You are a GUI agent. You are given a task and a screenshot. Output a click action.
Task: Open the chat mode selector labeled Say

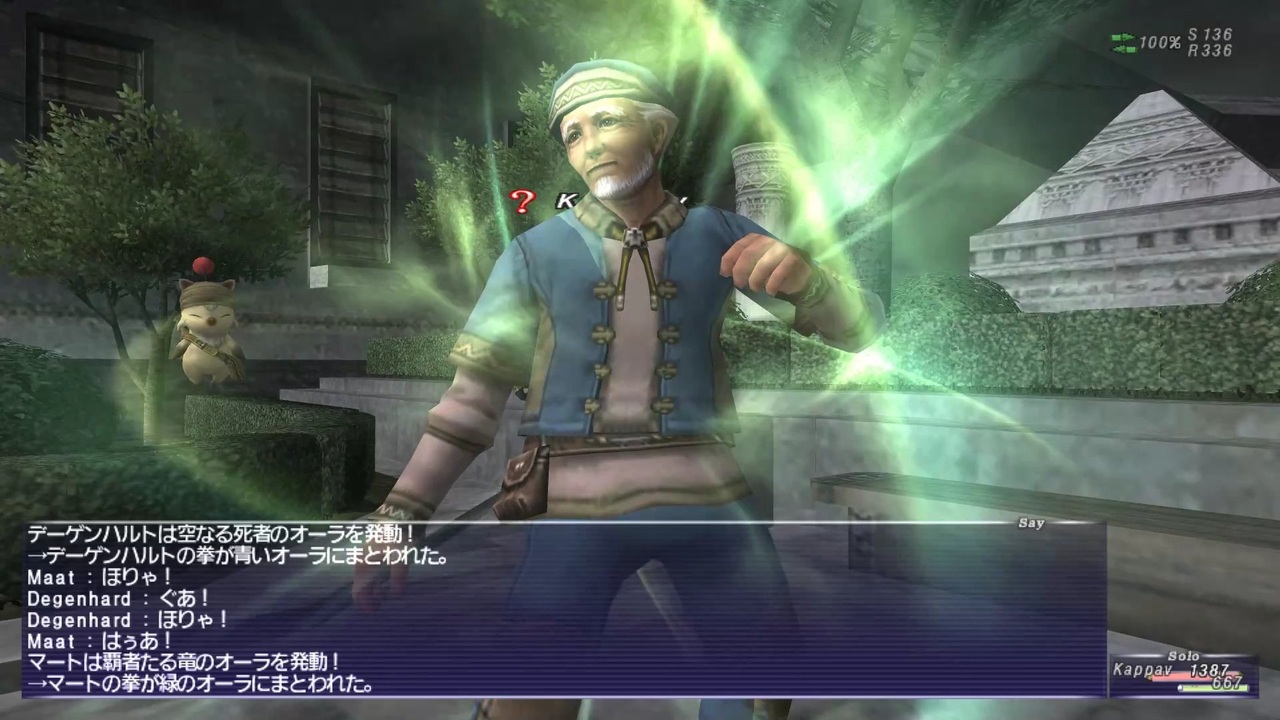click(1032, 523)
